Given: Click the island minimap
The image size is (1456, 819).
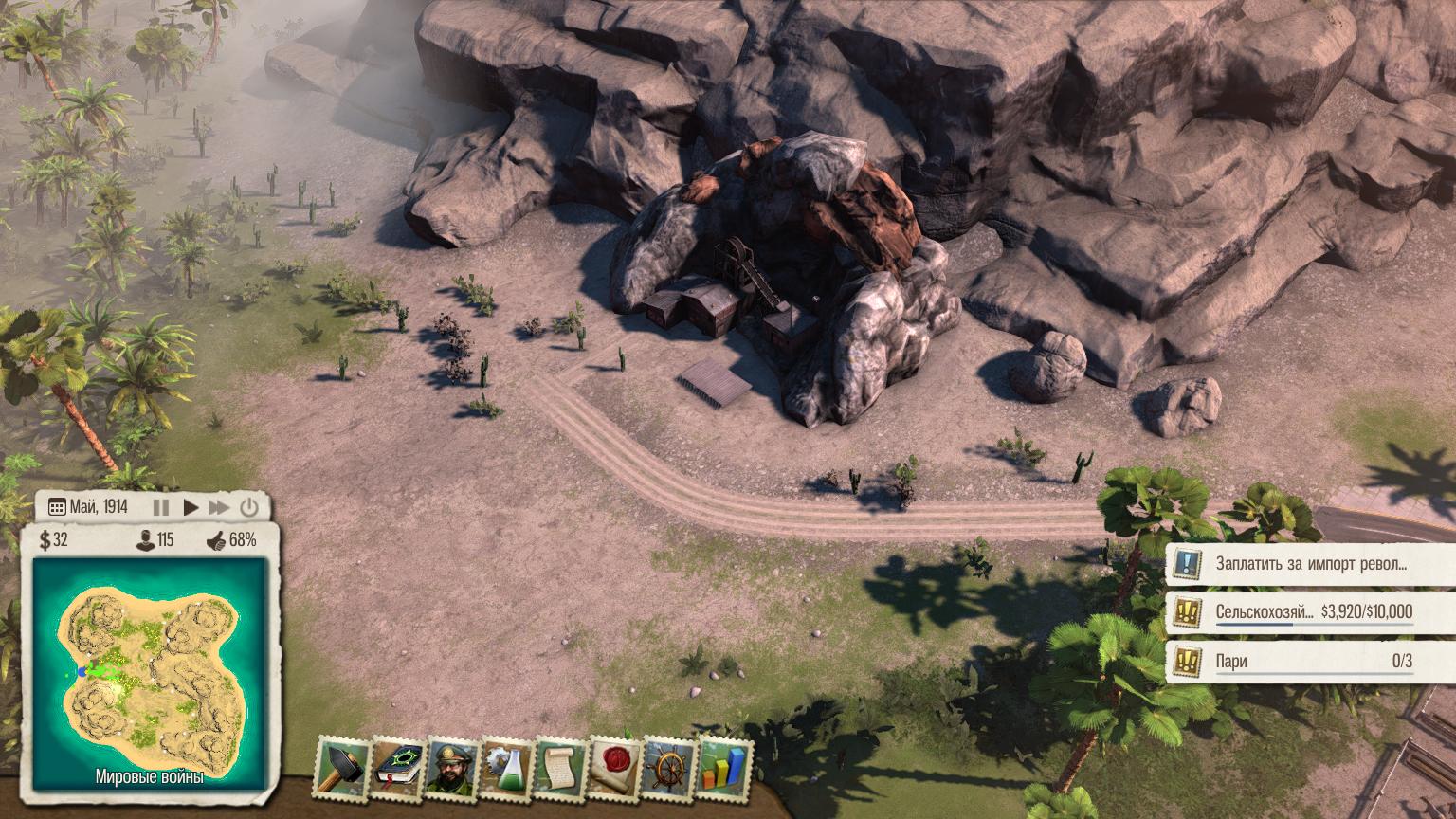Looking at the screenshot, I should click(150, 668).
